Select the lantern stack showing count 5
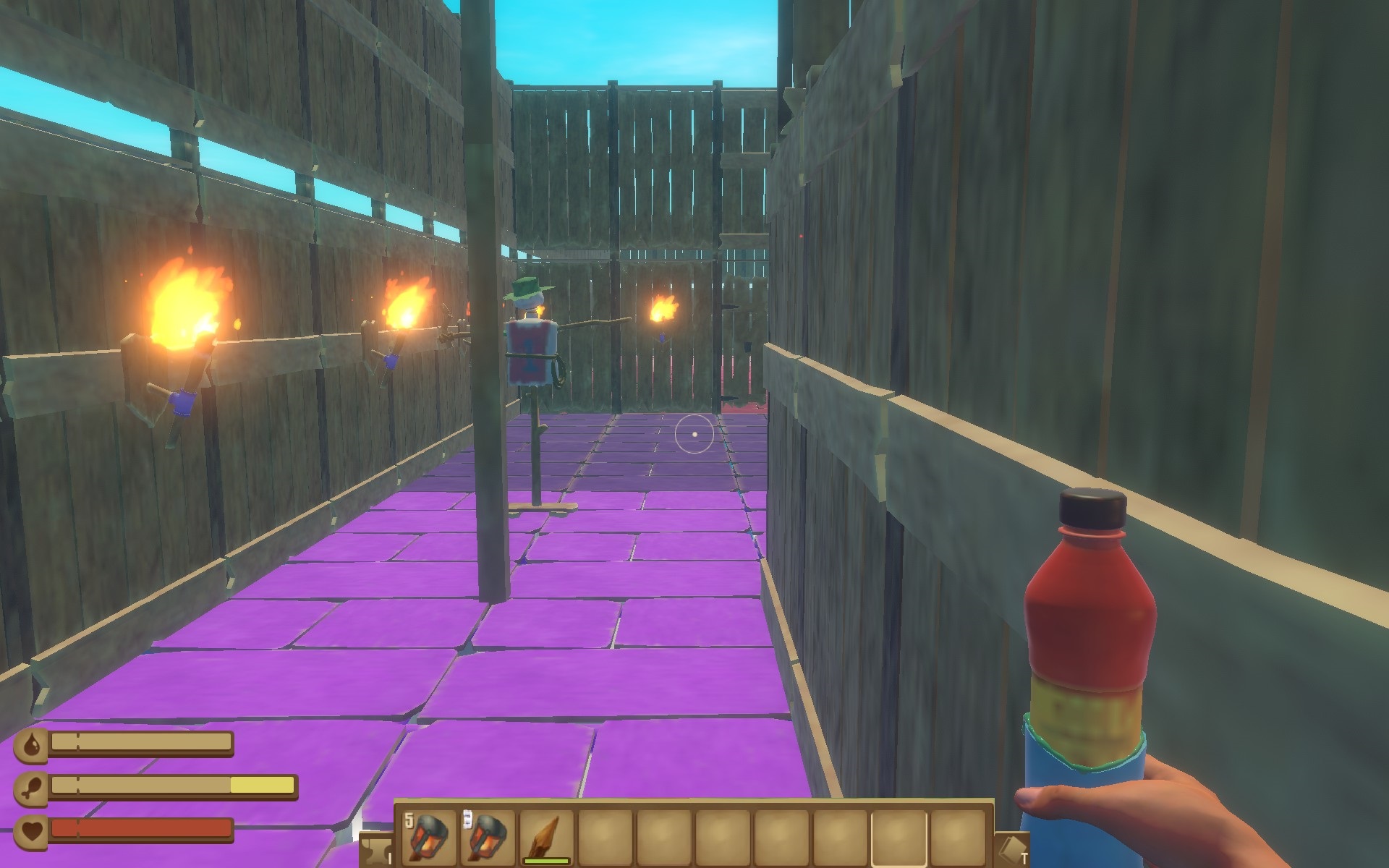1389x868 pixels. coord(428,837)
